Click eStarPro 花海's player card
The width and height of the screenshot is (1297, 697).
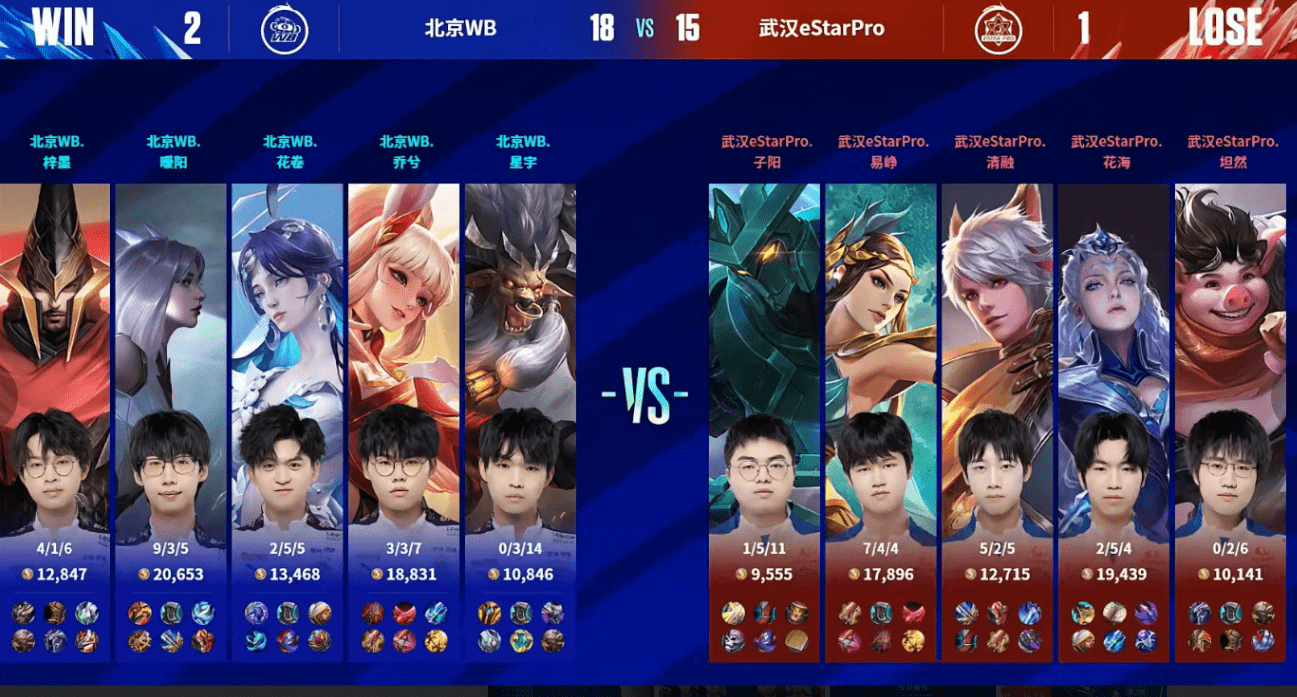point(1115,400)
